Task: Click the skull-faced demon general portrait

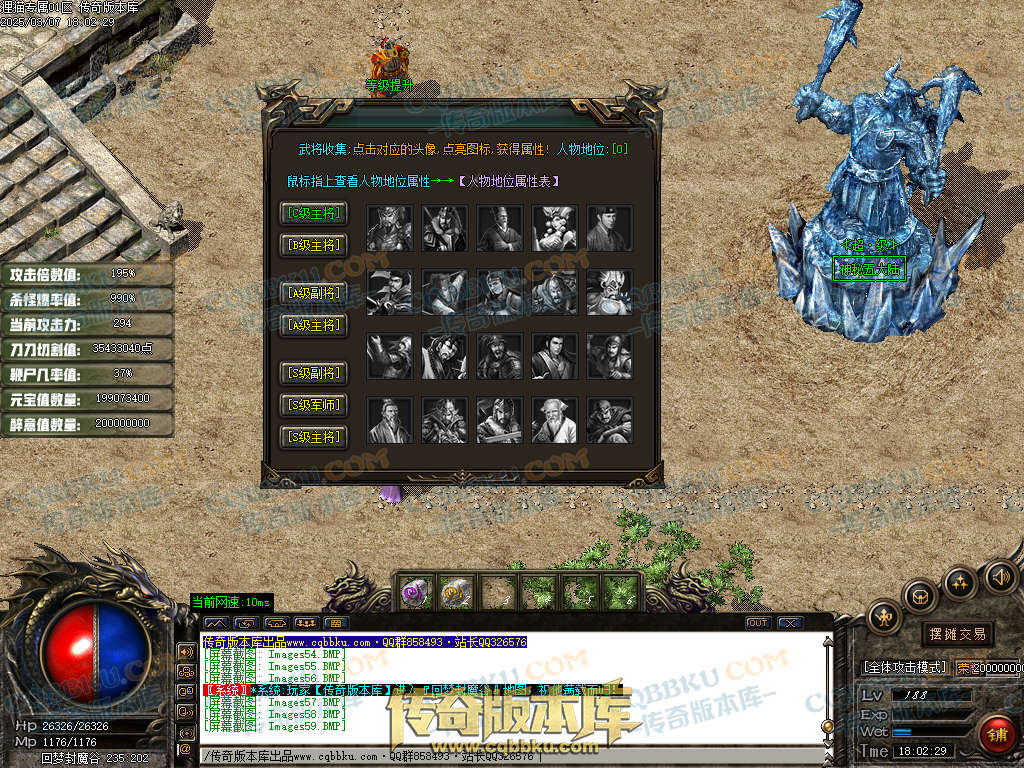Action: [610, 292]
